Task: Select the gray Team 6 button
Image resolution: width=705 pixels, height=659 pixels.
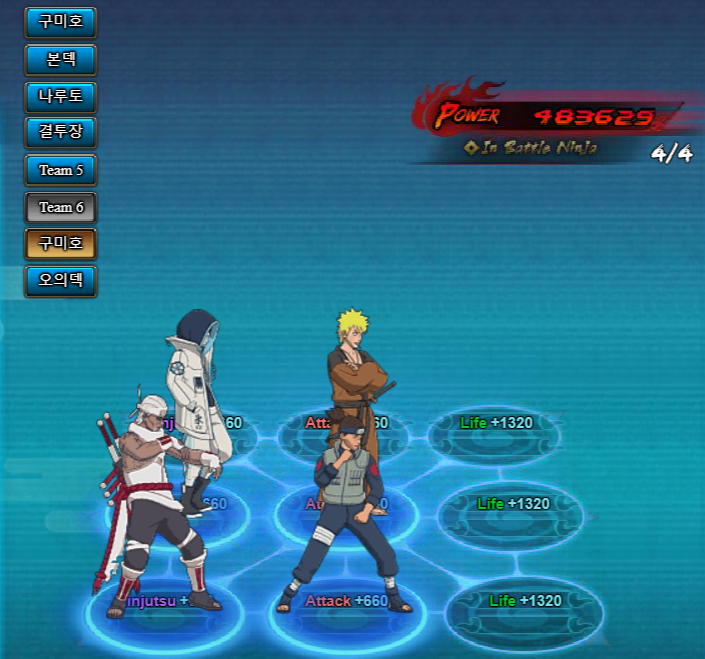Action: (x=60, y=207)
